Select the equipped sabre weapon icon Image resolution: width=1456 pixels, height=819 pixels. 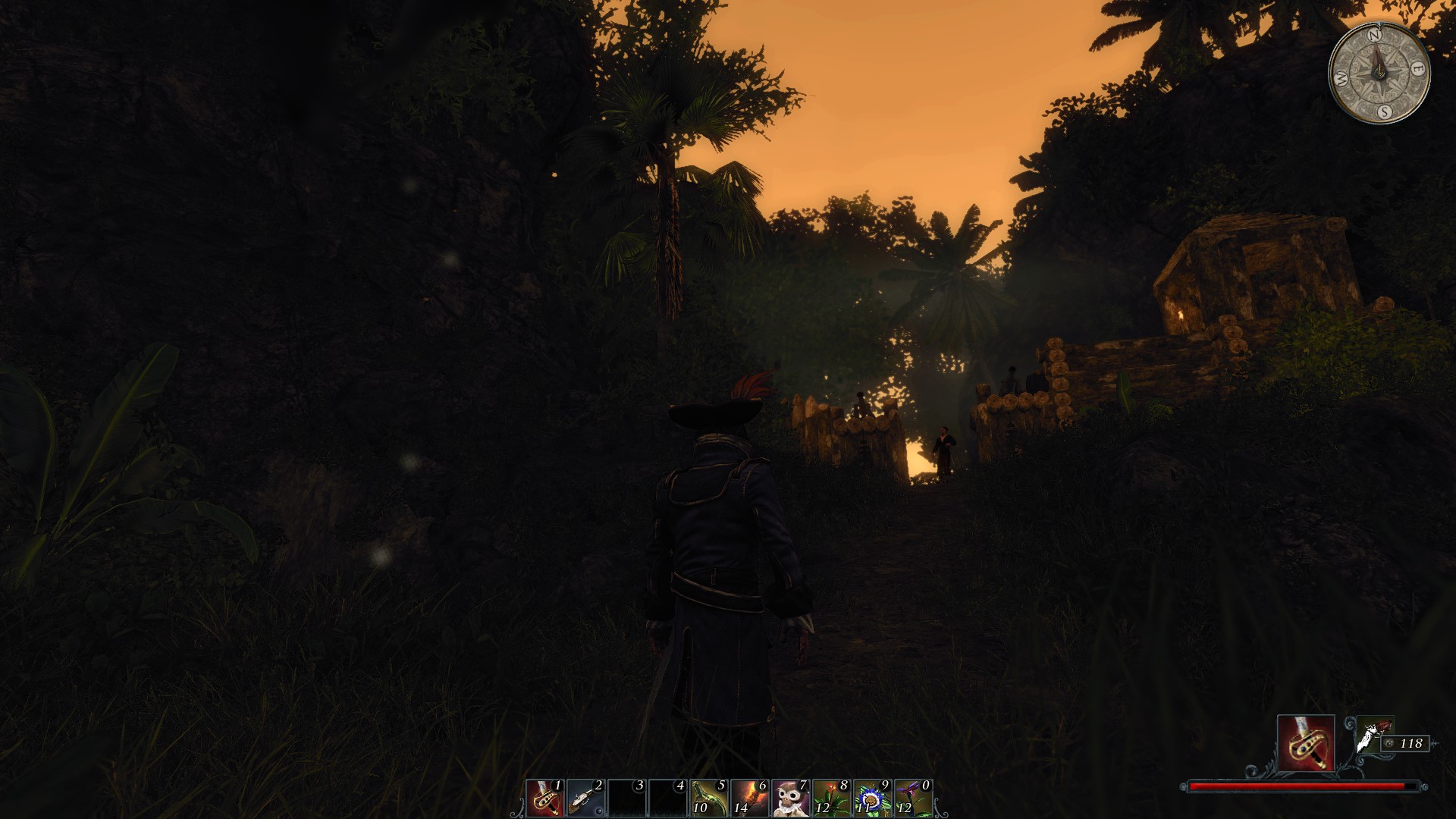[1305, 743]
